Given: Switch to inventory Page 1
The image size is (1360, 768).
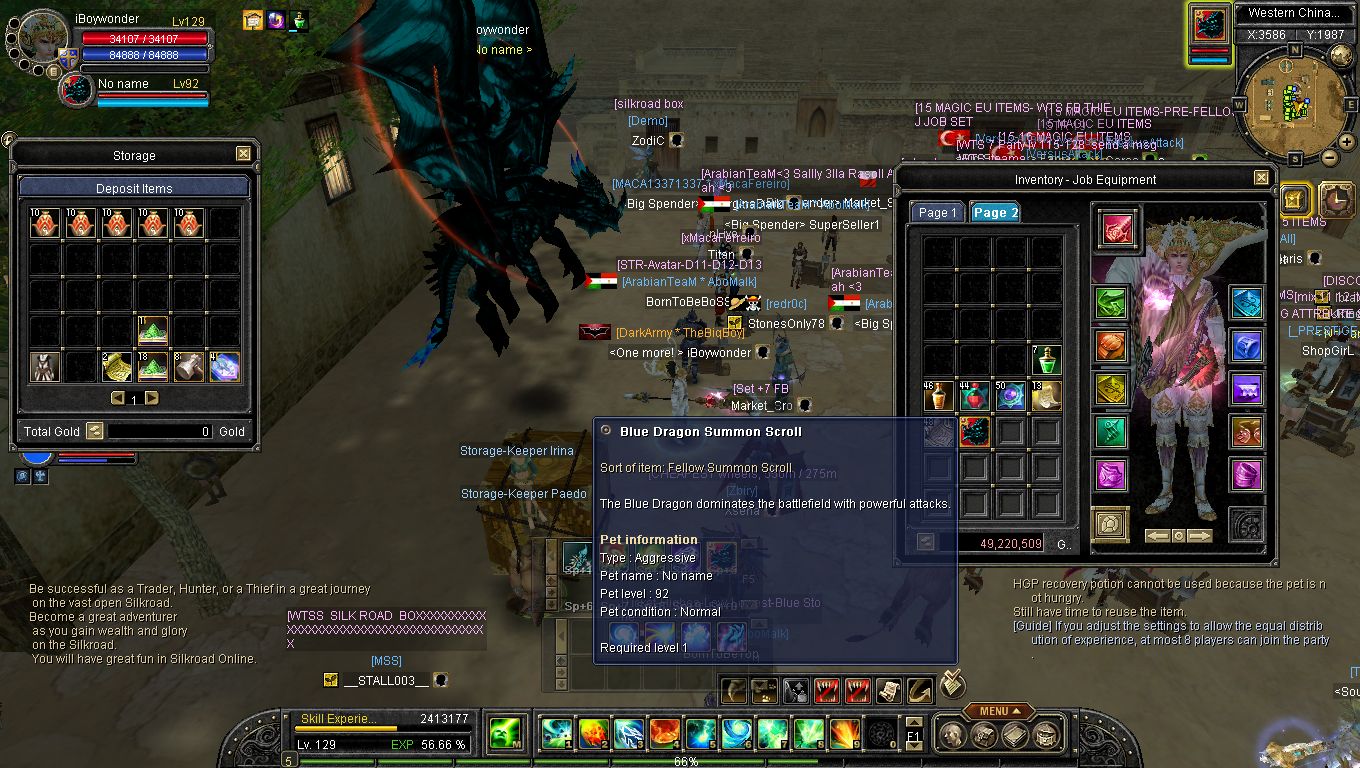Looking at the screenshot, I should (937, 212).
